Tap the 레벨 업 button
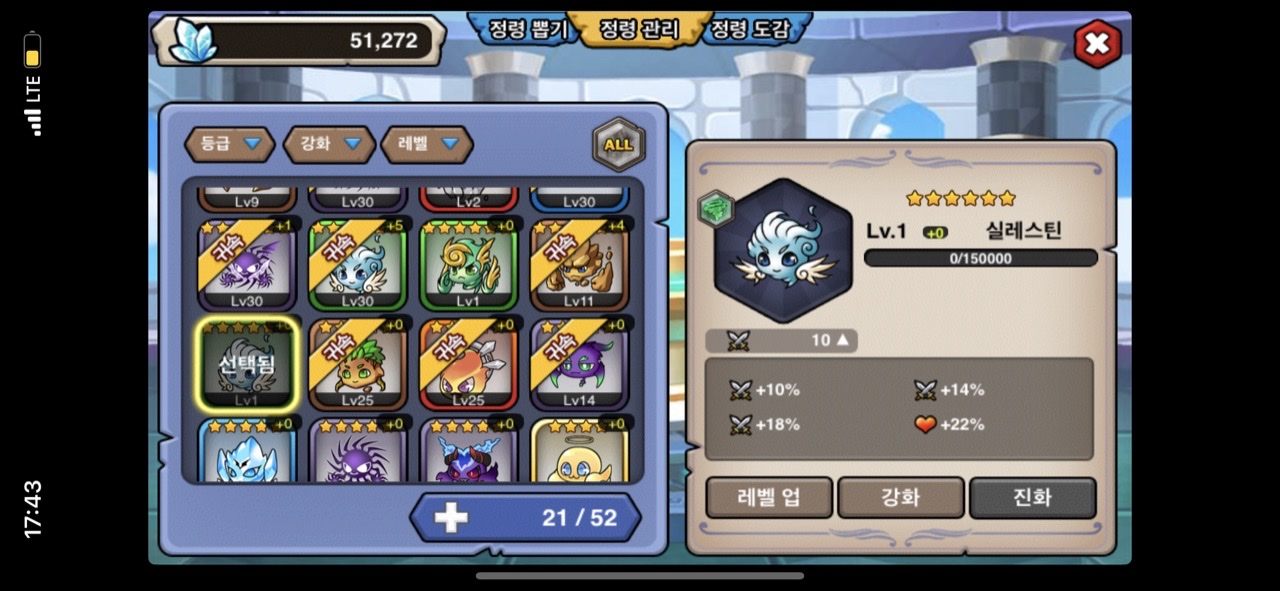The height and width of the screenshot is (591, 1280). (x=769, y=497)
